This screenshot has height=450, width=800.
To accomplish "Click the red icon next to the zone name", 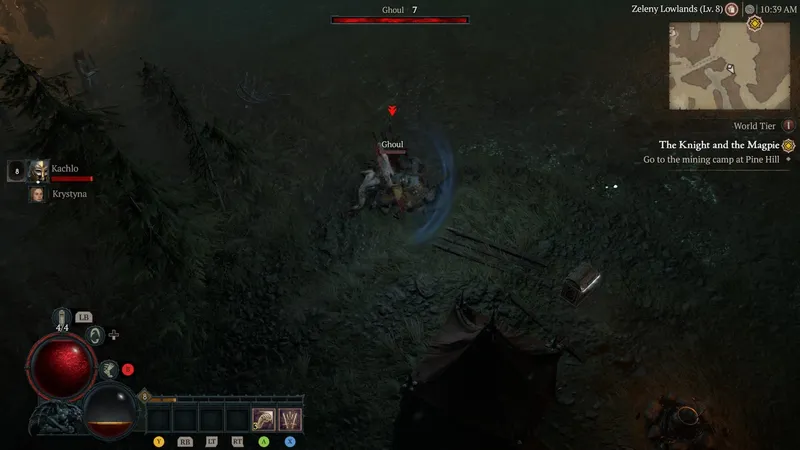I will point(732,9).
